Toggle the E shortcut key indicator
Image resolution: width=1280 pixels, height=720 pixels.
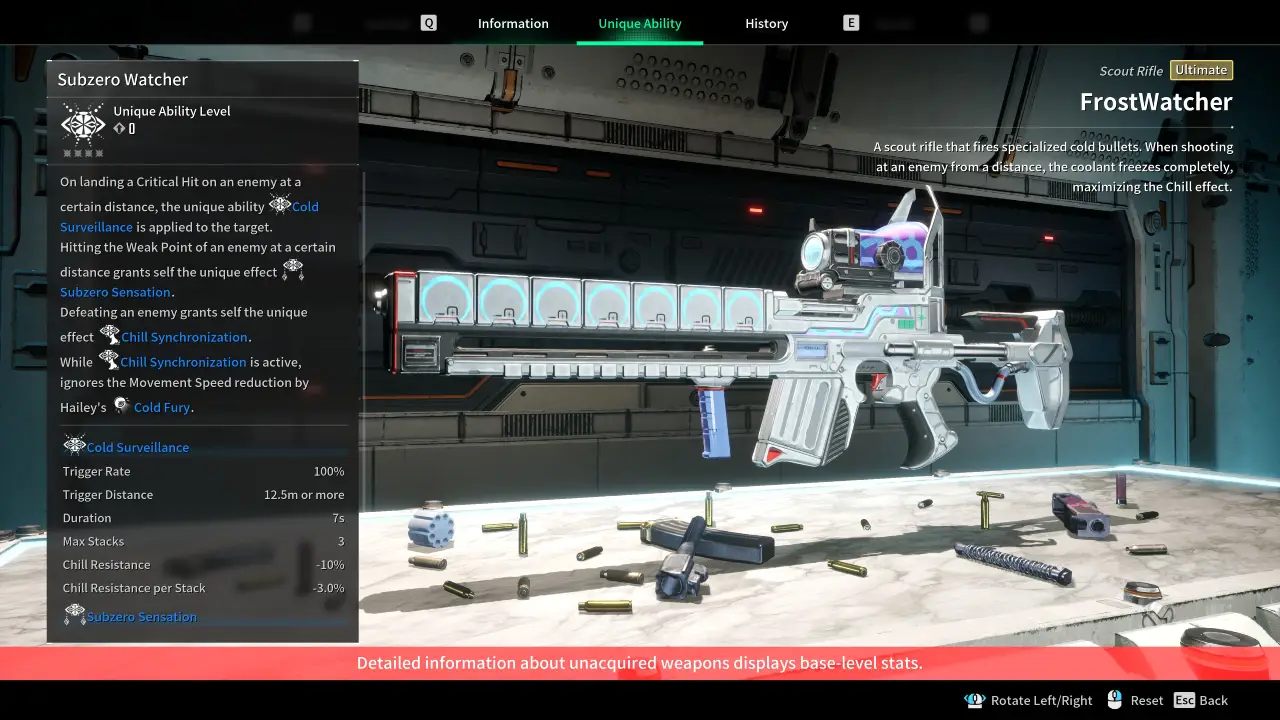(x=851, y=22)
